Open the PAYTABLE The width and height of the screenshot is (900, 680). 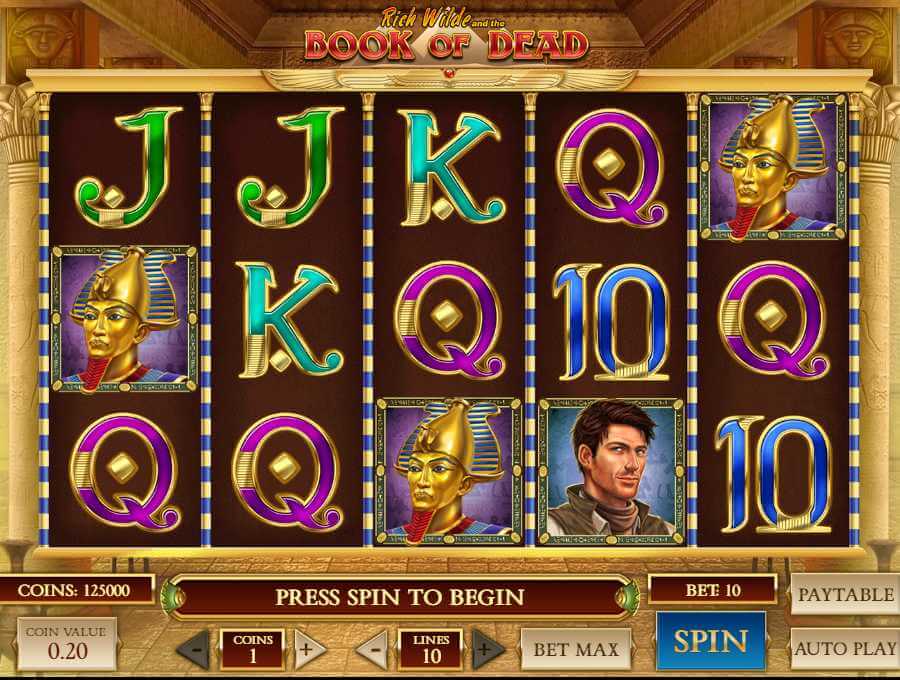pyautogui.click(x=845, y=594)
